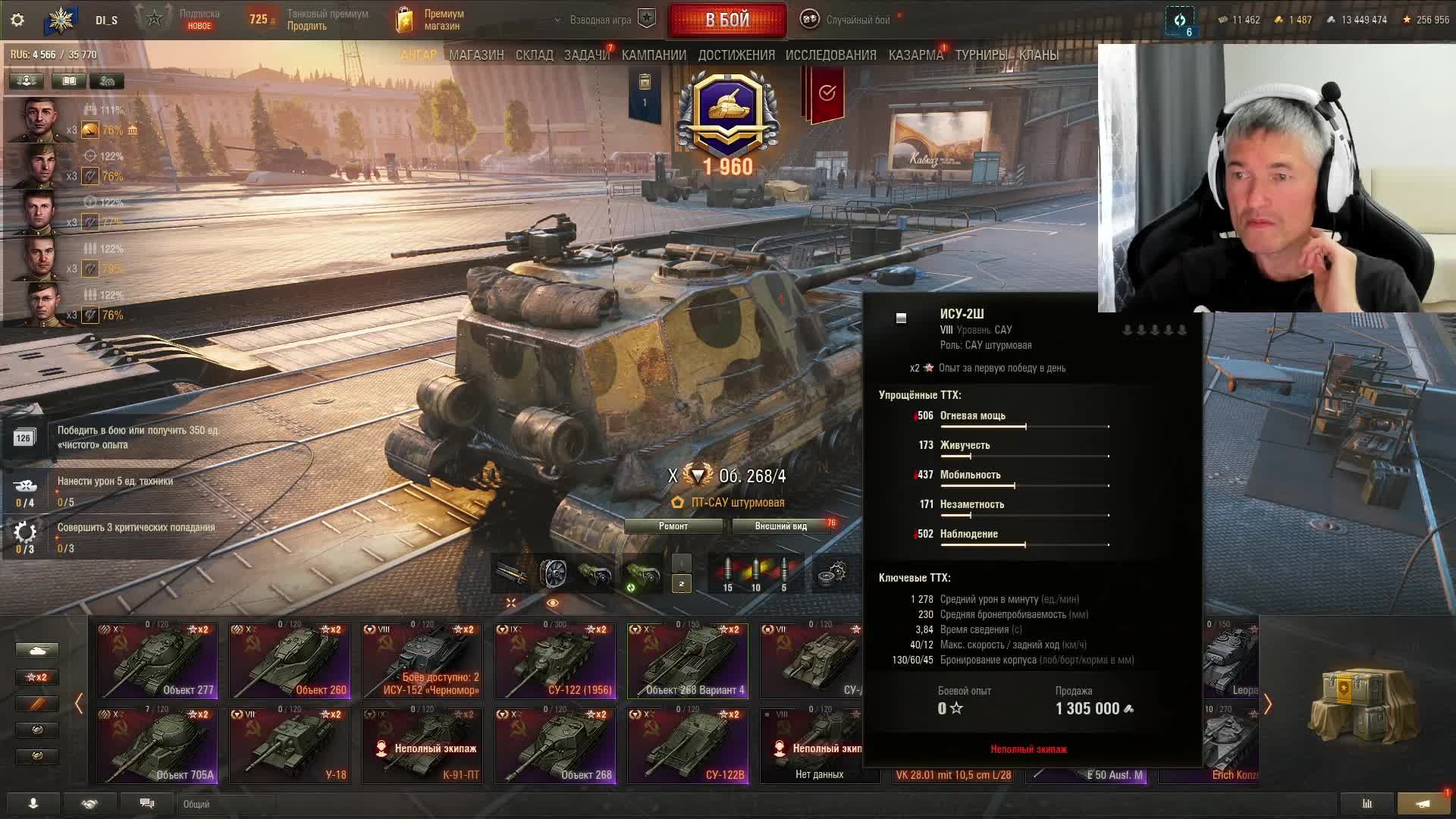Screen dimensions: 1456x819
Task: Open the Внешний вид exterior customization
Action: [781, 526]
